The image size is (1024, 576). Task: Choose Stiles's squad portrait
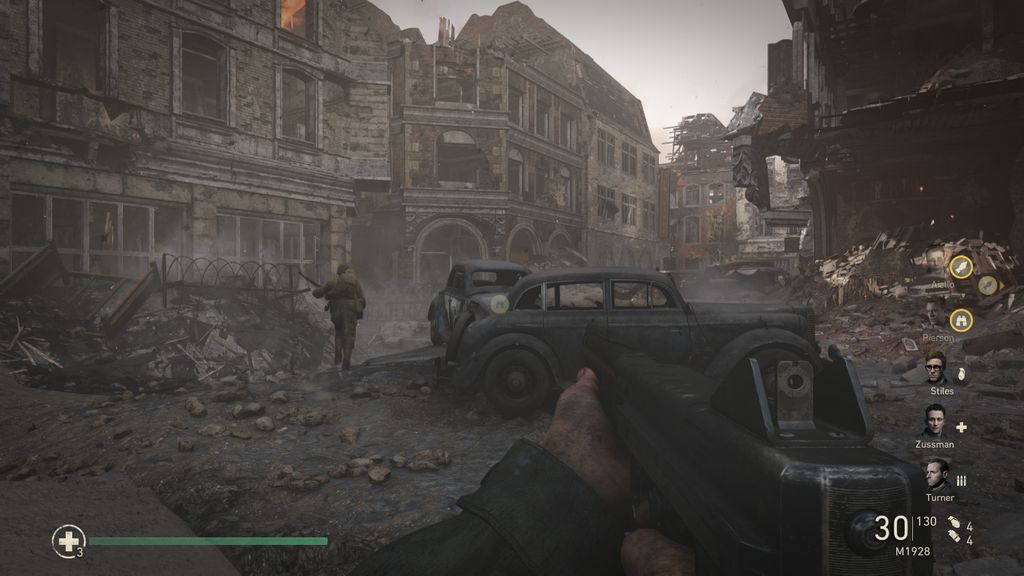pos(936,366)
